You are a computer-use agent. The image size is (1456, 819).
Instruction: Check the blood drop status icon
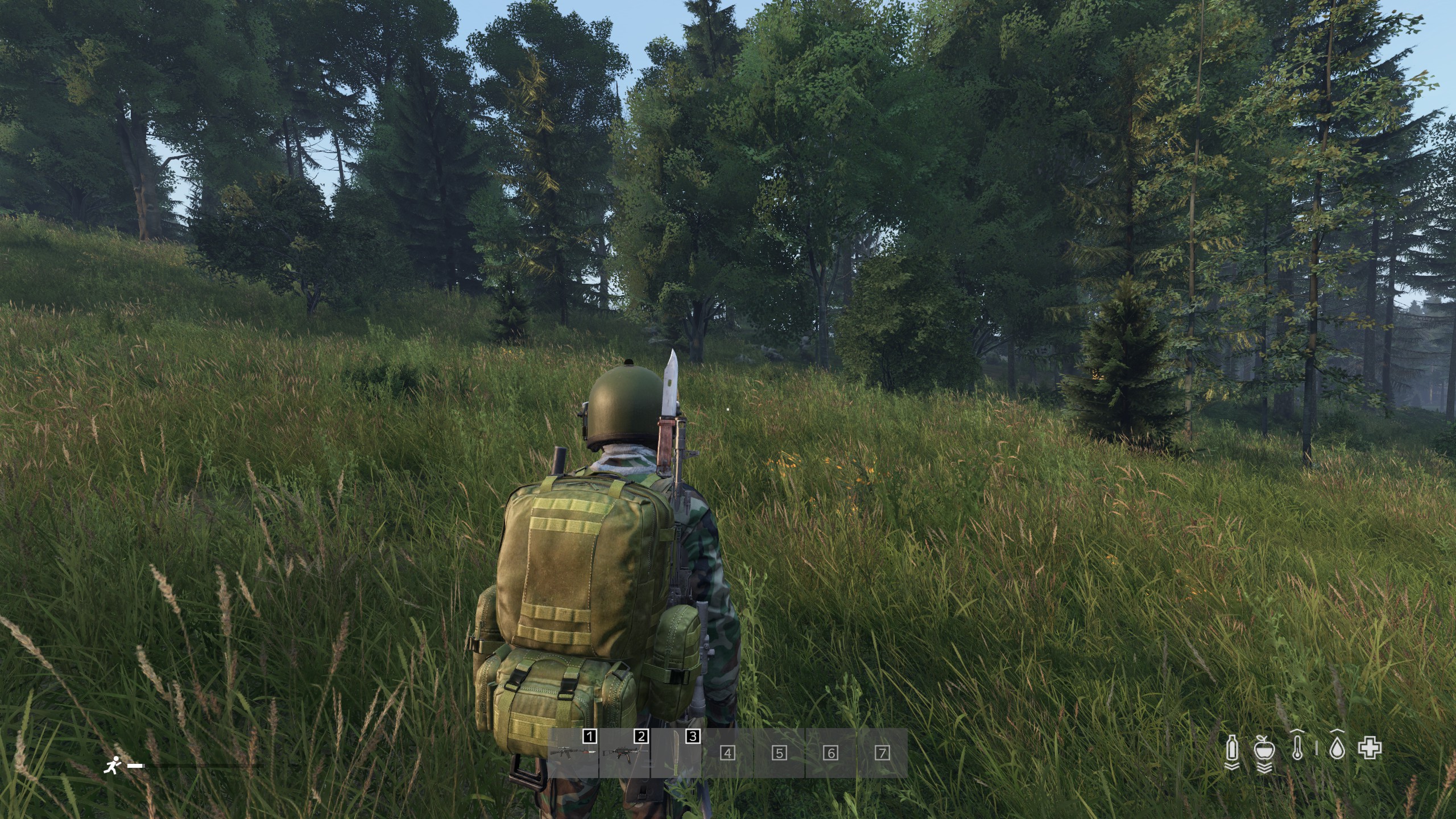click(x=1337, y=749)
